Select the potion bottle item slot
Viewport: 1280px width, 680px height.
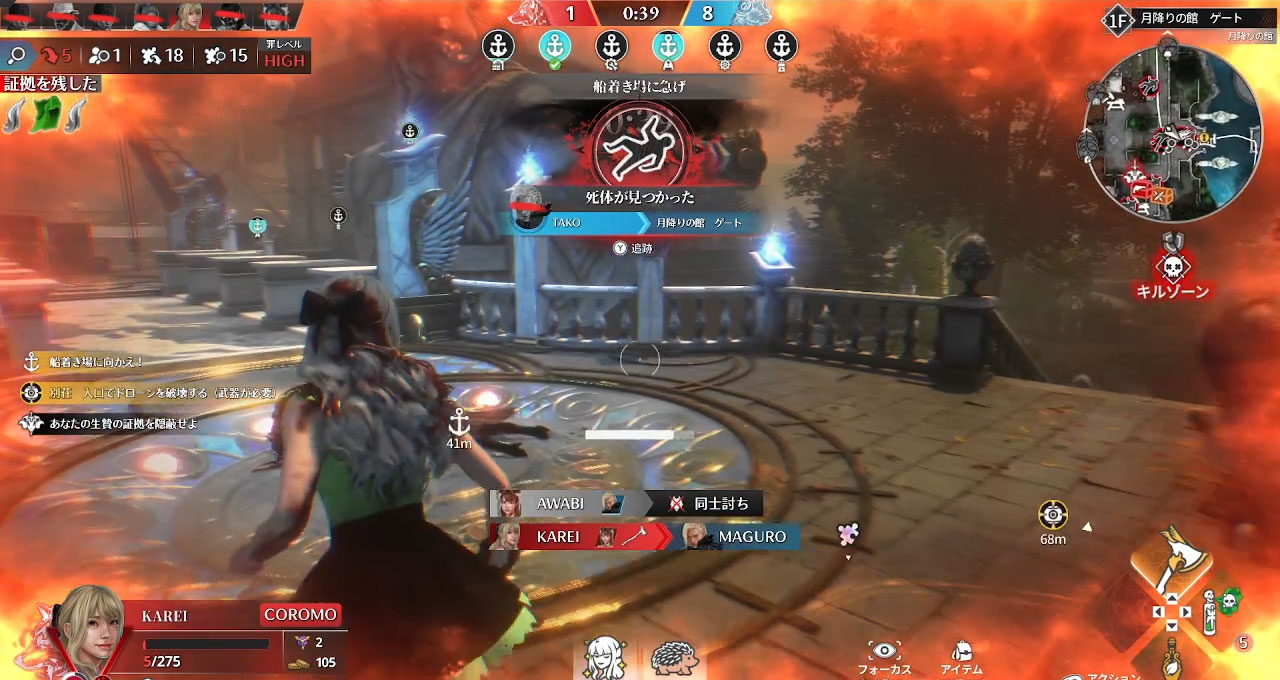(1171, 656)
